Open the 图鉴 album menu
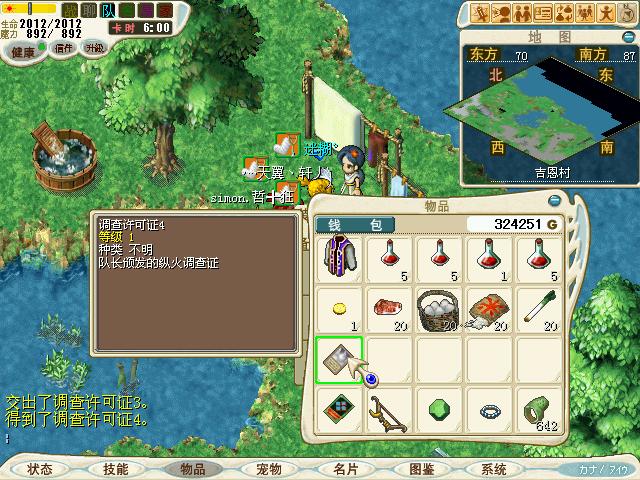The image size is (640, 480). [421, 469]
